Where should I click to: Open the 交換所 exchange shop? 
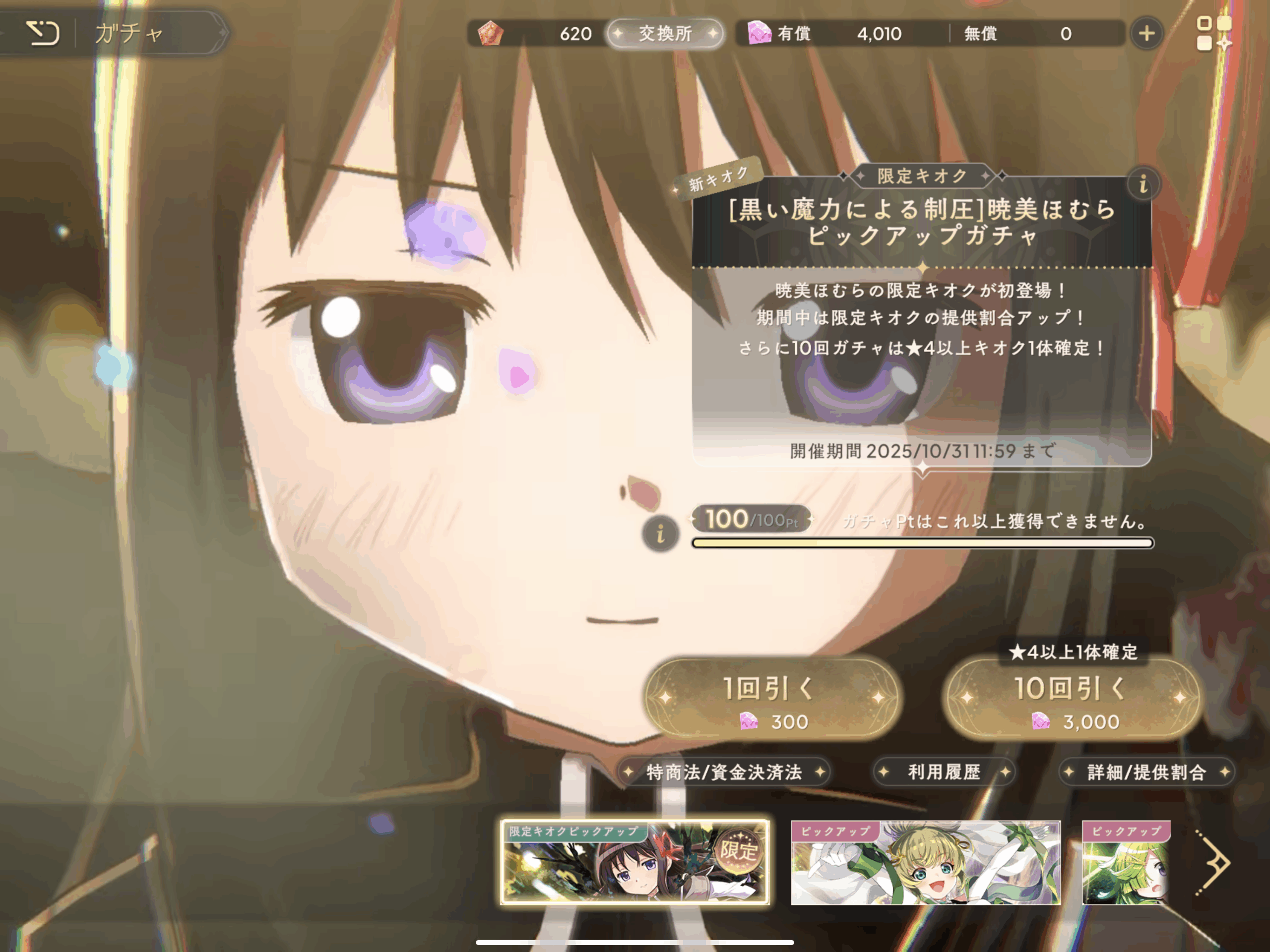coord(665,33)
